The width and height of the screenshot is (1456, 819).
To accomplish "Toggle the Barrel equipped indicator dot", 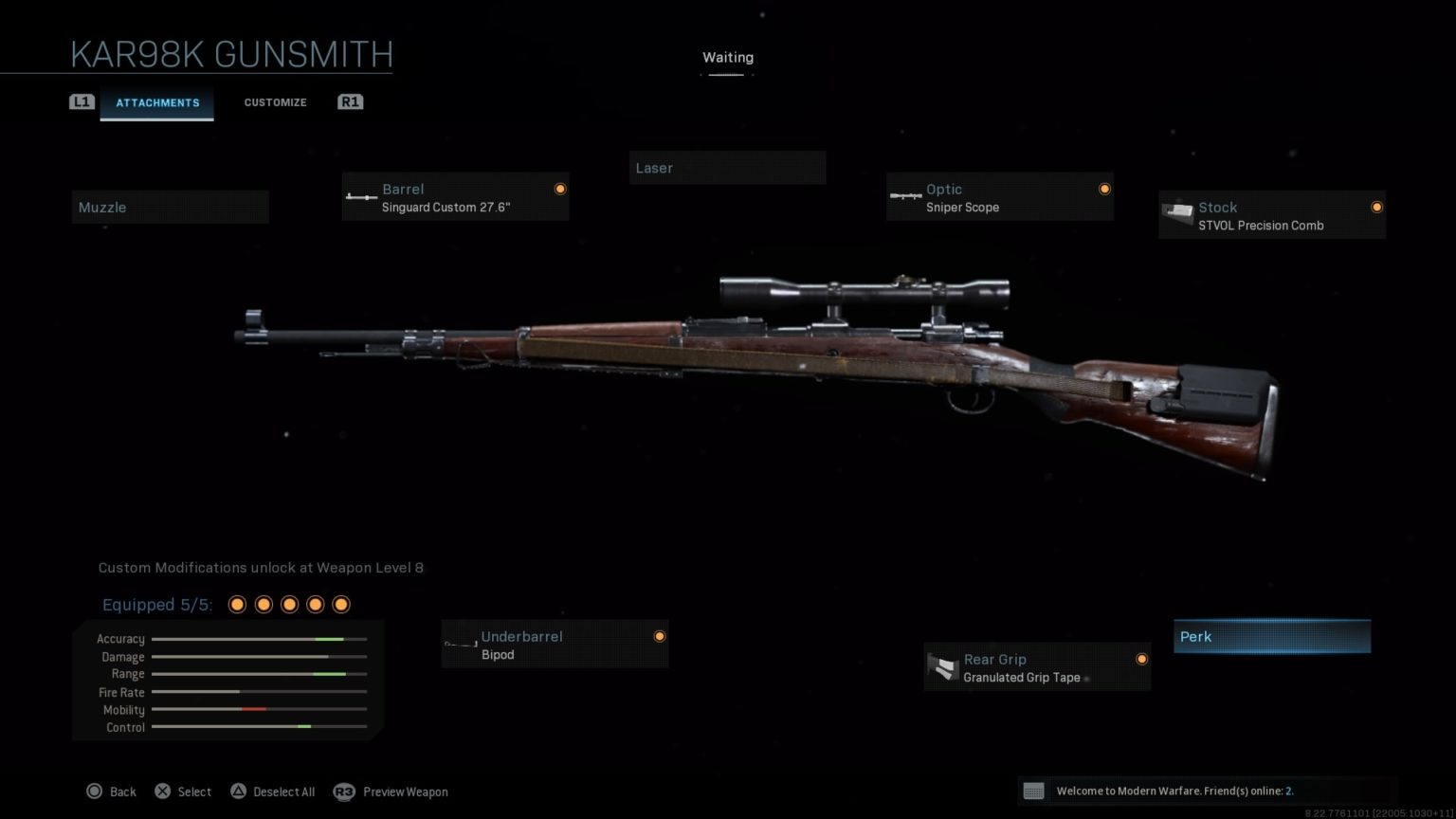I will 560,188.
